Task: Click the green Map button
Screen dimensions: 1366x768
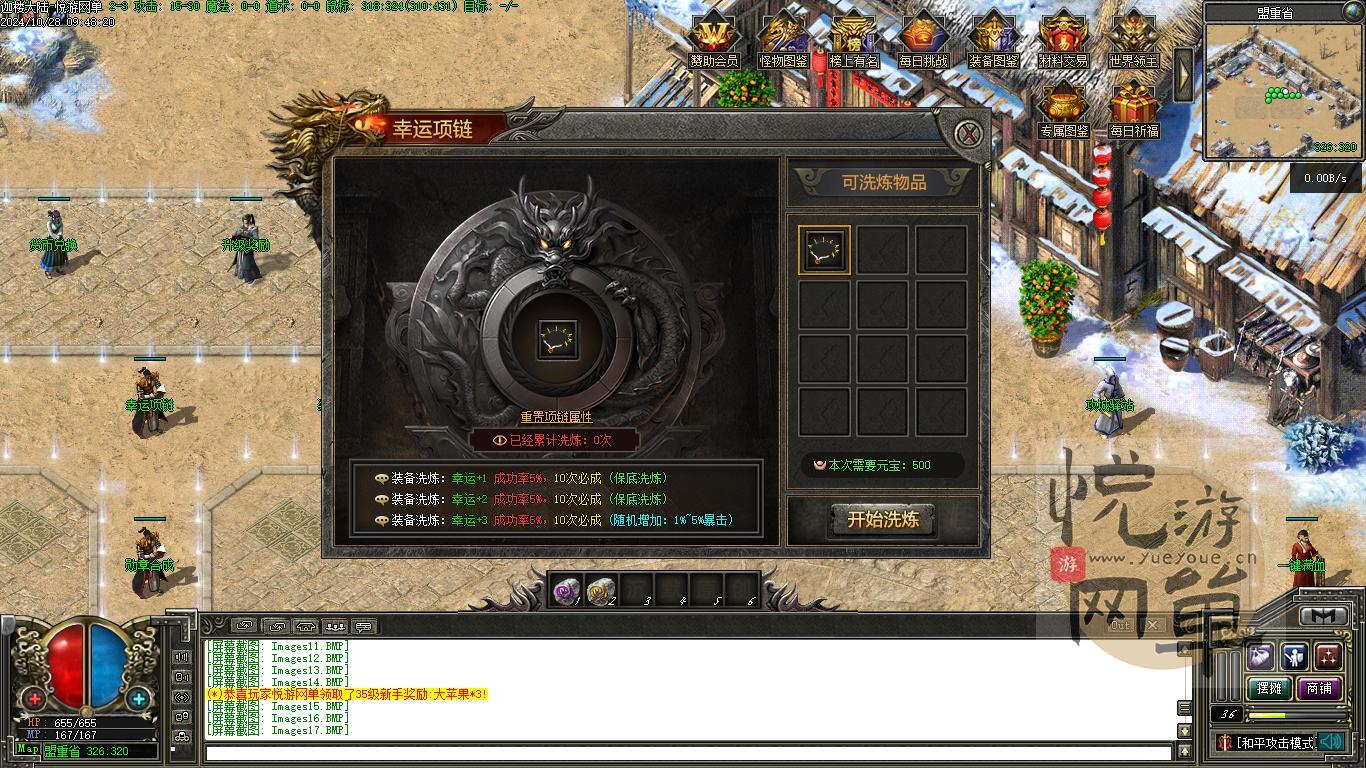Action: (28, 750)
